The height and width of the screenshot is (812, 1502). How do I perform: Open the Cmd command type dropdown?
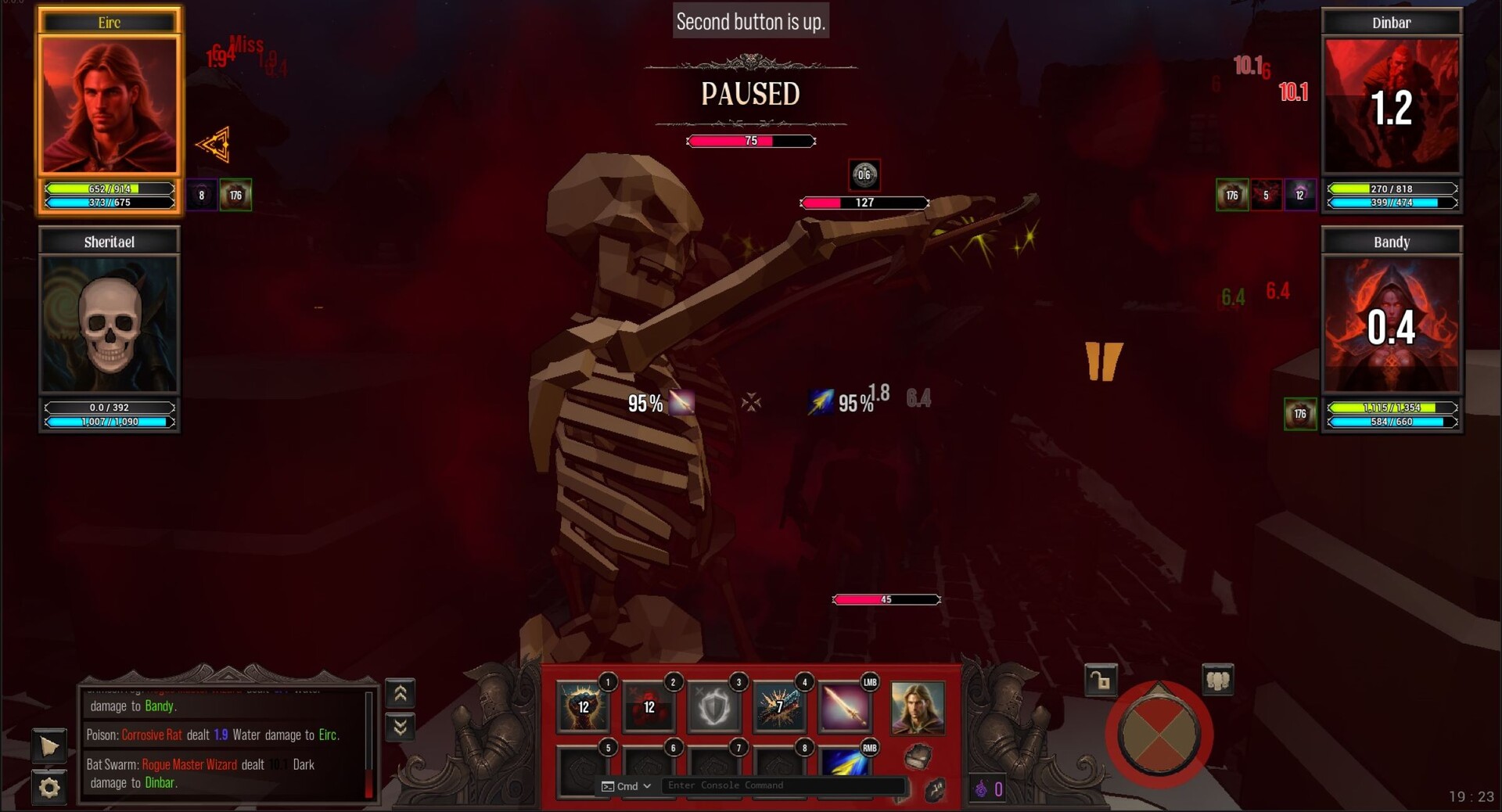tap(626, 787)
